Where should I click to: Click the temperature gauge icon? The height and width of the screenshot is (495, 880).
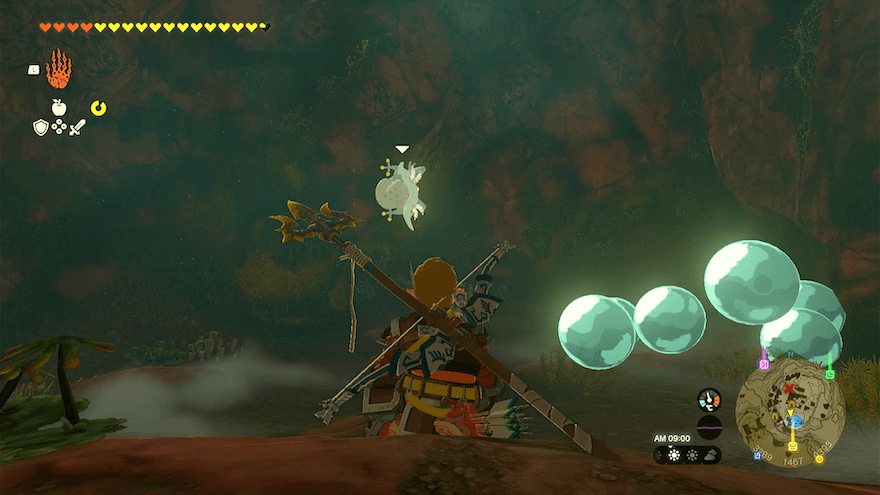click(709, 398)
